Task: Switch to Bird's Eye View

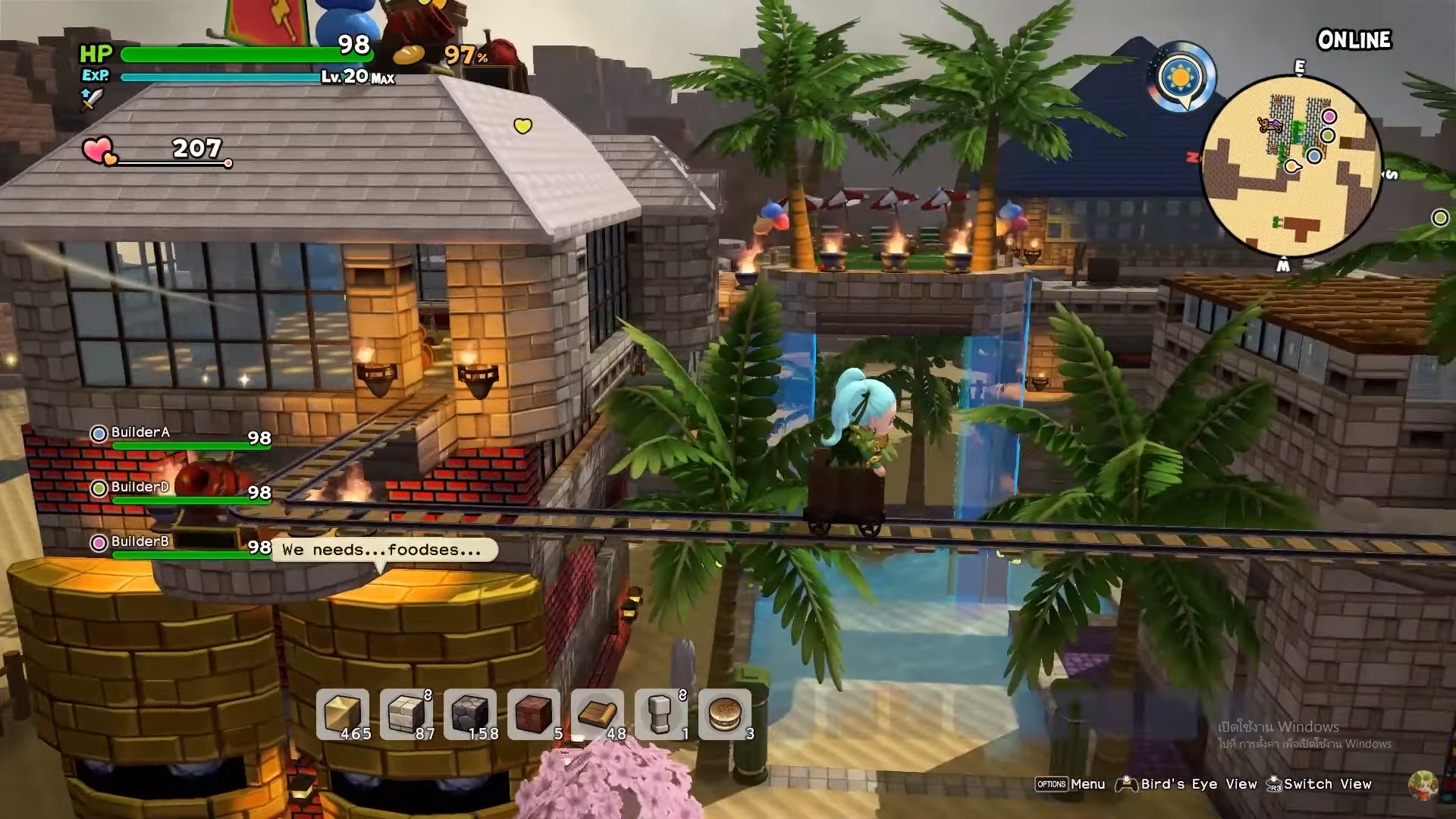Action: tap(1198, 784)
